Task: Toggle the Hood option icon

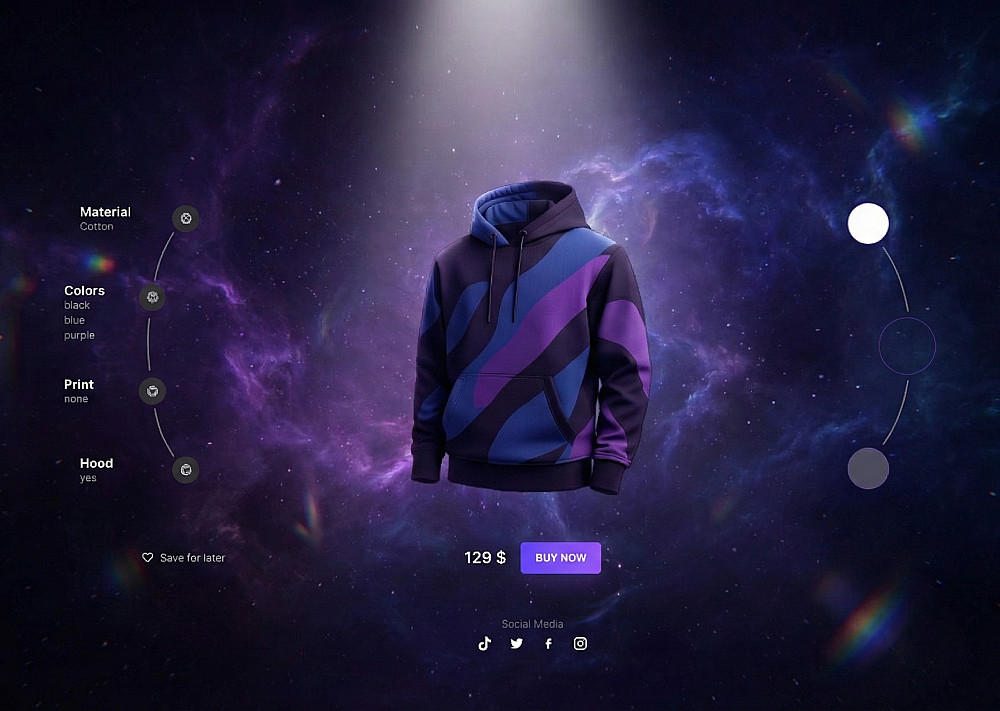Action: [x=185, y=469]
